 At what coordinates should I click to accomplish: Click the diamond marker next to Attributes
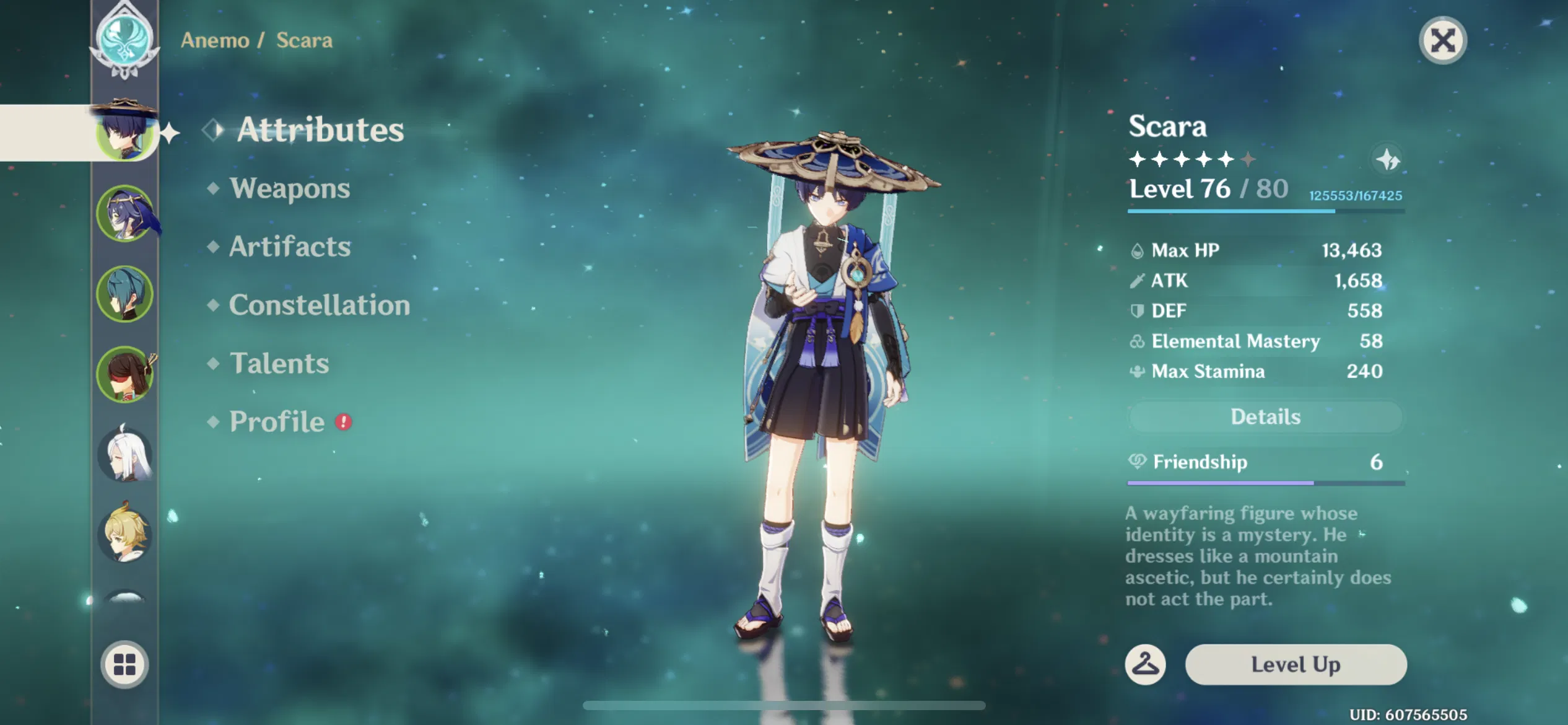point(213,130)
